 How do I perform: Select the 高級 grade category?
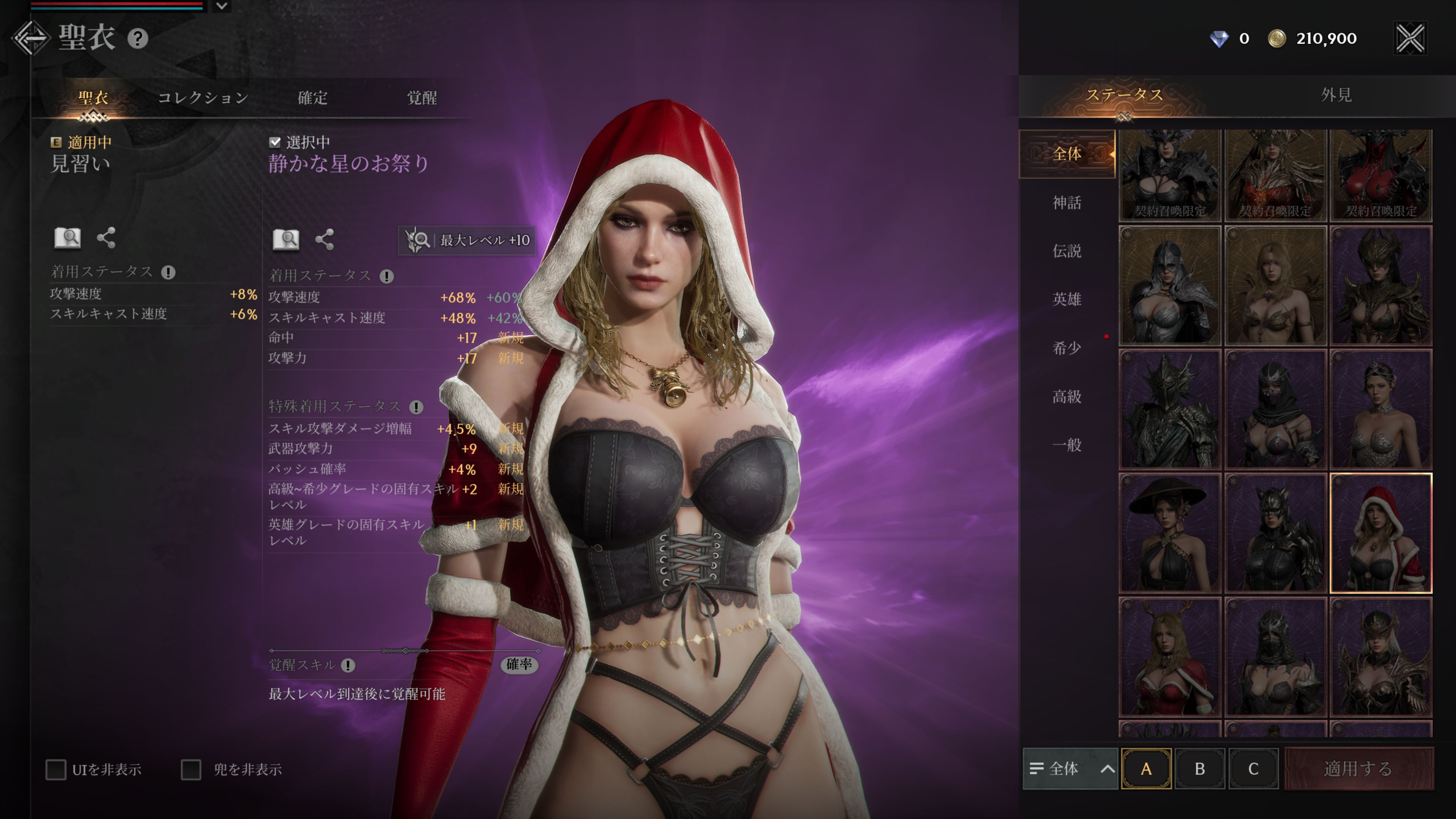(1067, 396)
